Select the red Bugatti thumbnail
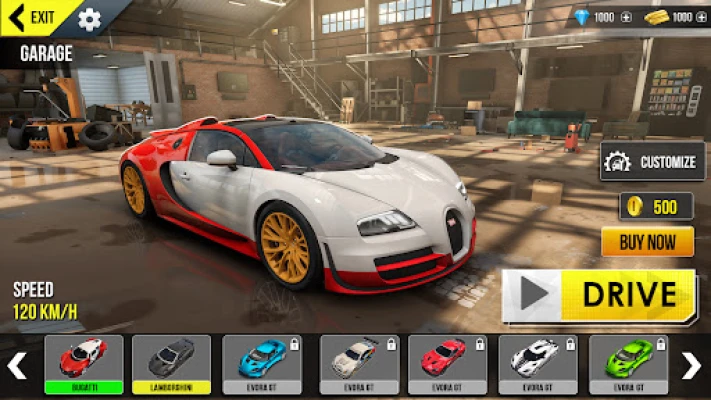The width and height of the screenshot is (711, 400). pos(84,364)
